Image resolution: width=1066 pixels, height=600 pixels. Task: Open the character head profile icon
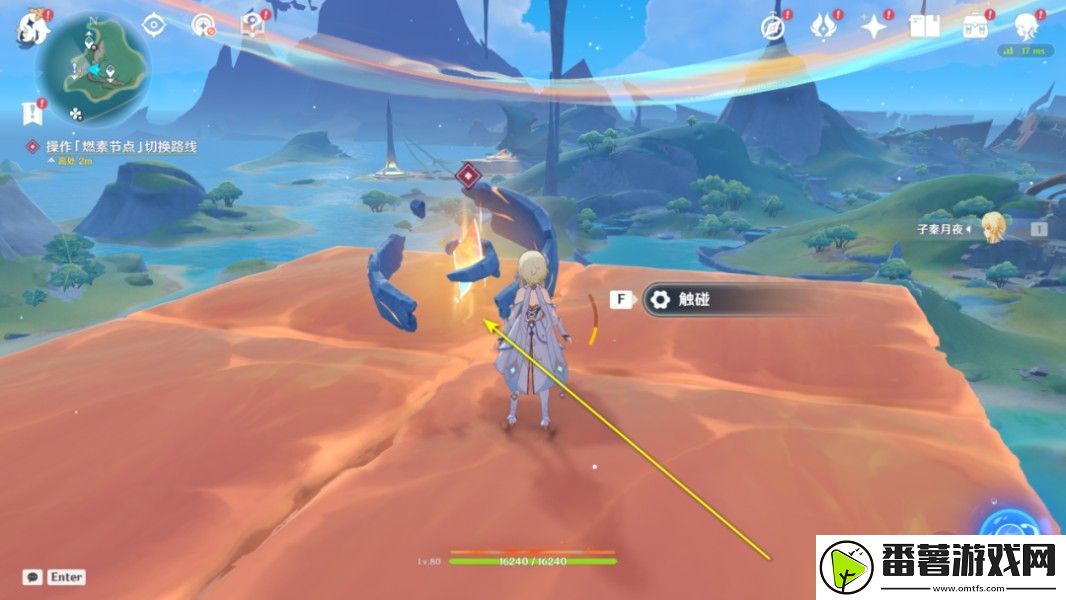(x=1026, y=26)
